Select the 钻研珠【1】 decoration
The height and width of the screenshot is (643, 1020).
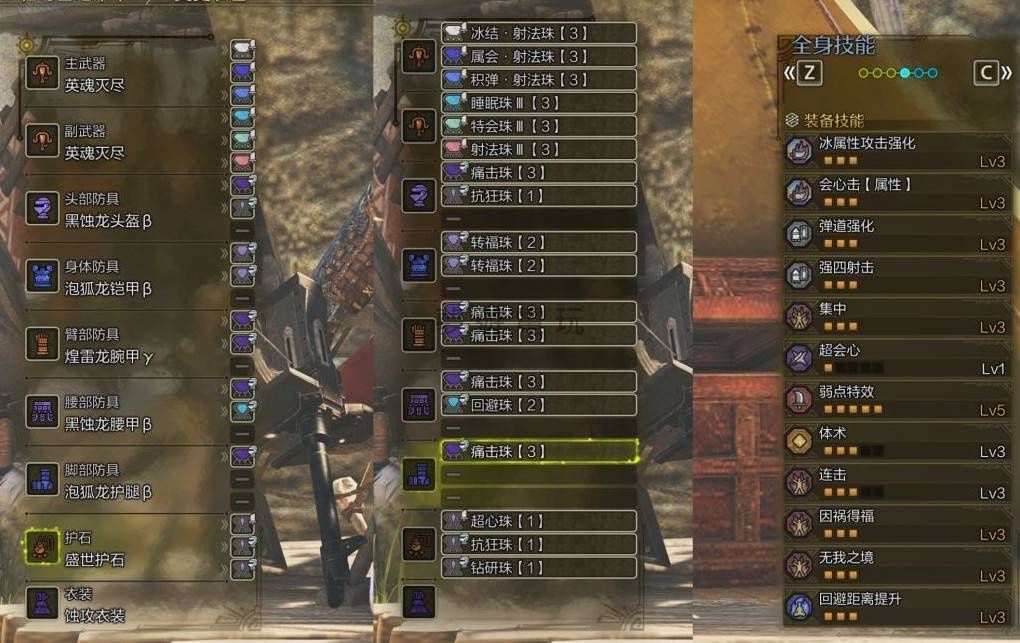539,567
